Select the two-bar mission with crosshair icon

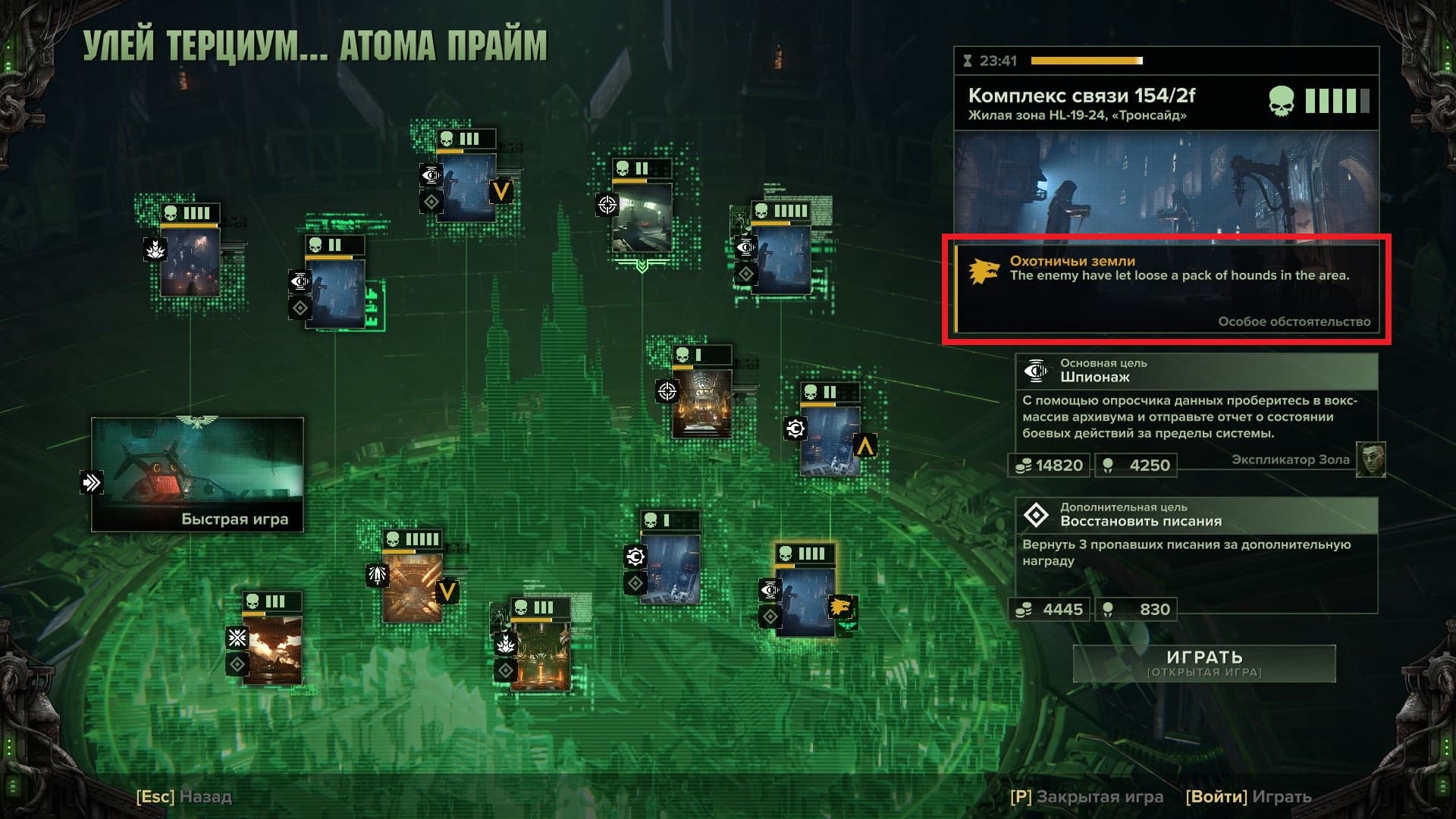[642, 215]
